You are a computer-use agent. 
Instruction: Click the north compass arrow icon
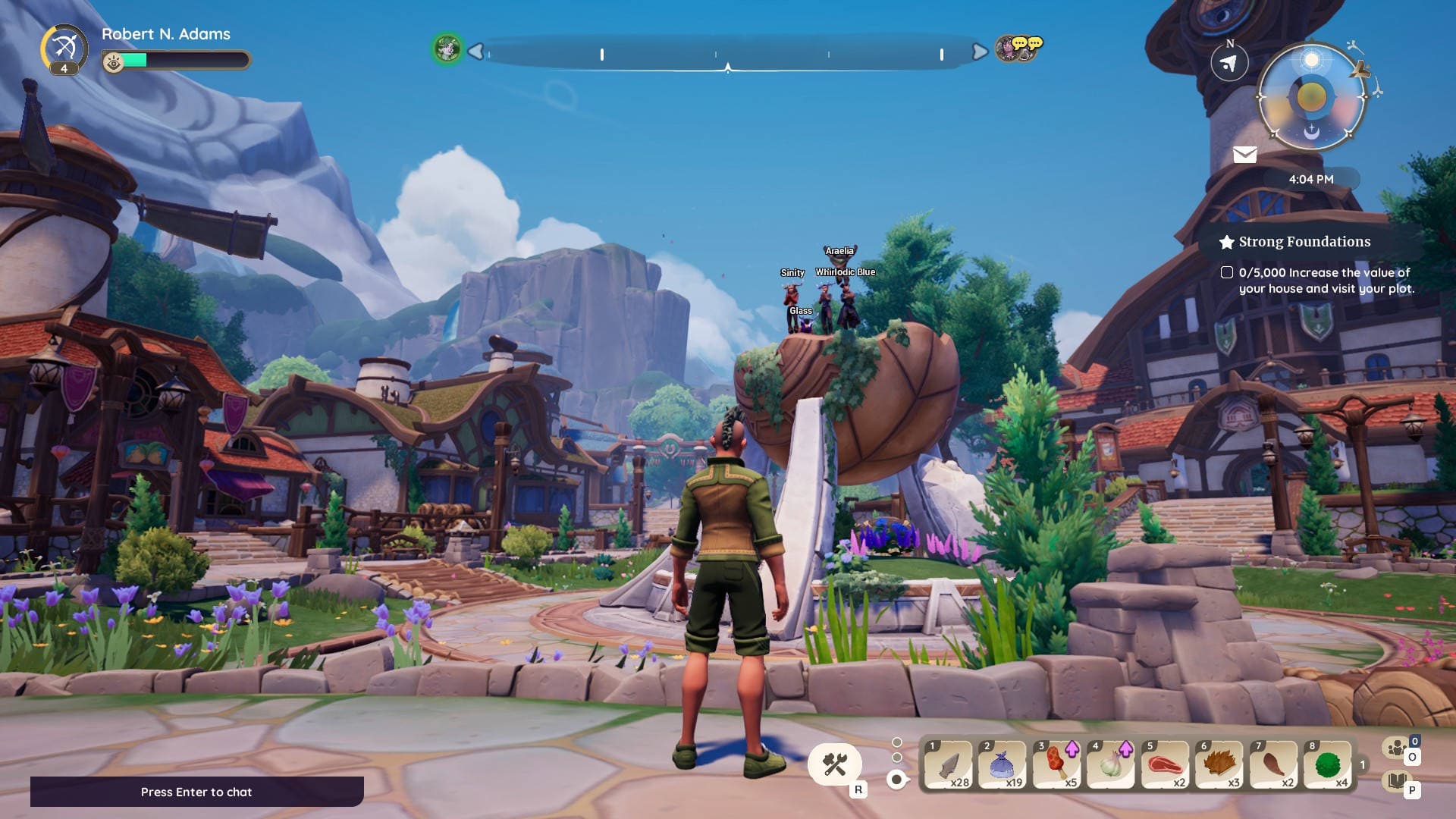[x=1229, y=64]
